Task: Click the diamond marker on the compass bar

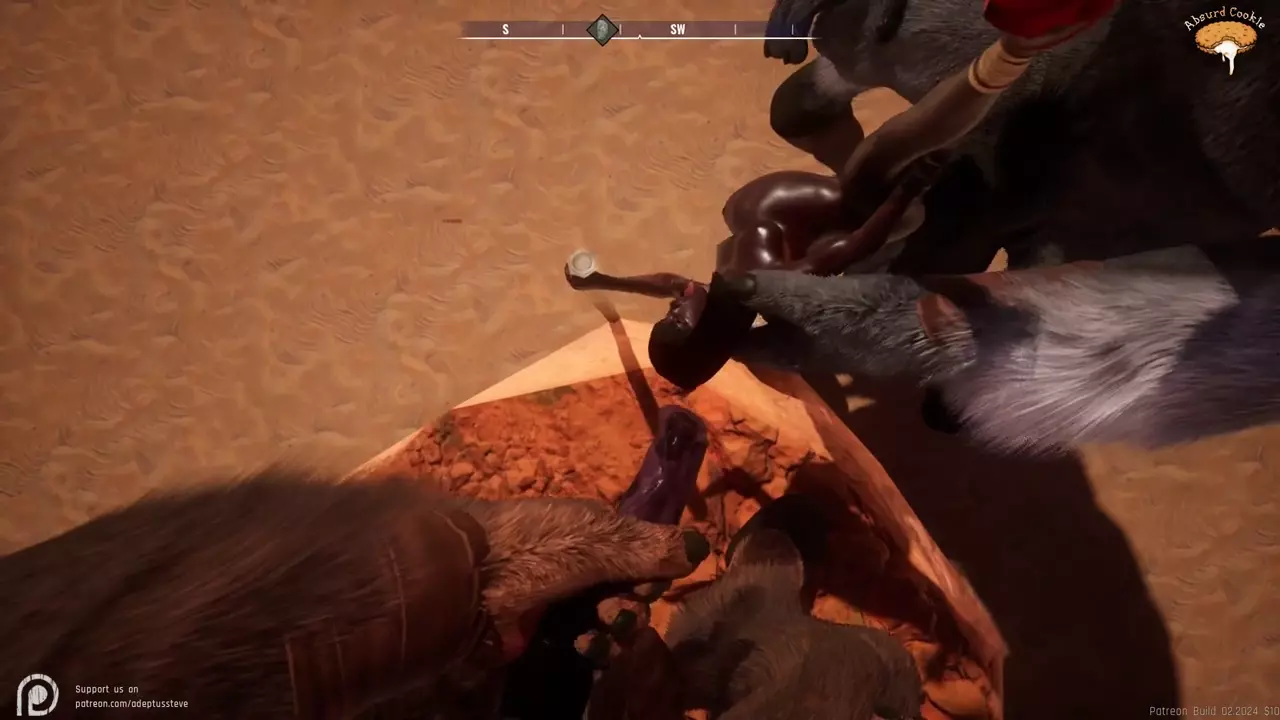Action: pyautogui.click(x=601, y=29)
